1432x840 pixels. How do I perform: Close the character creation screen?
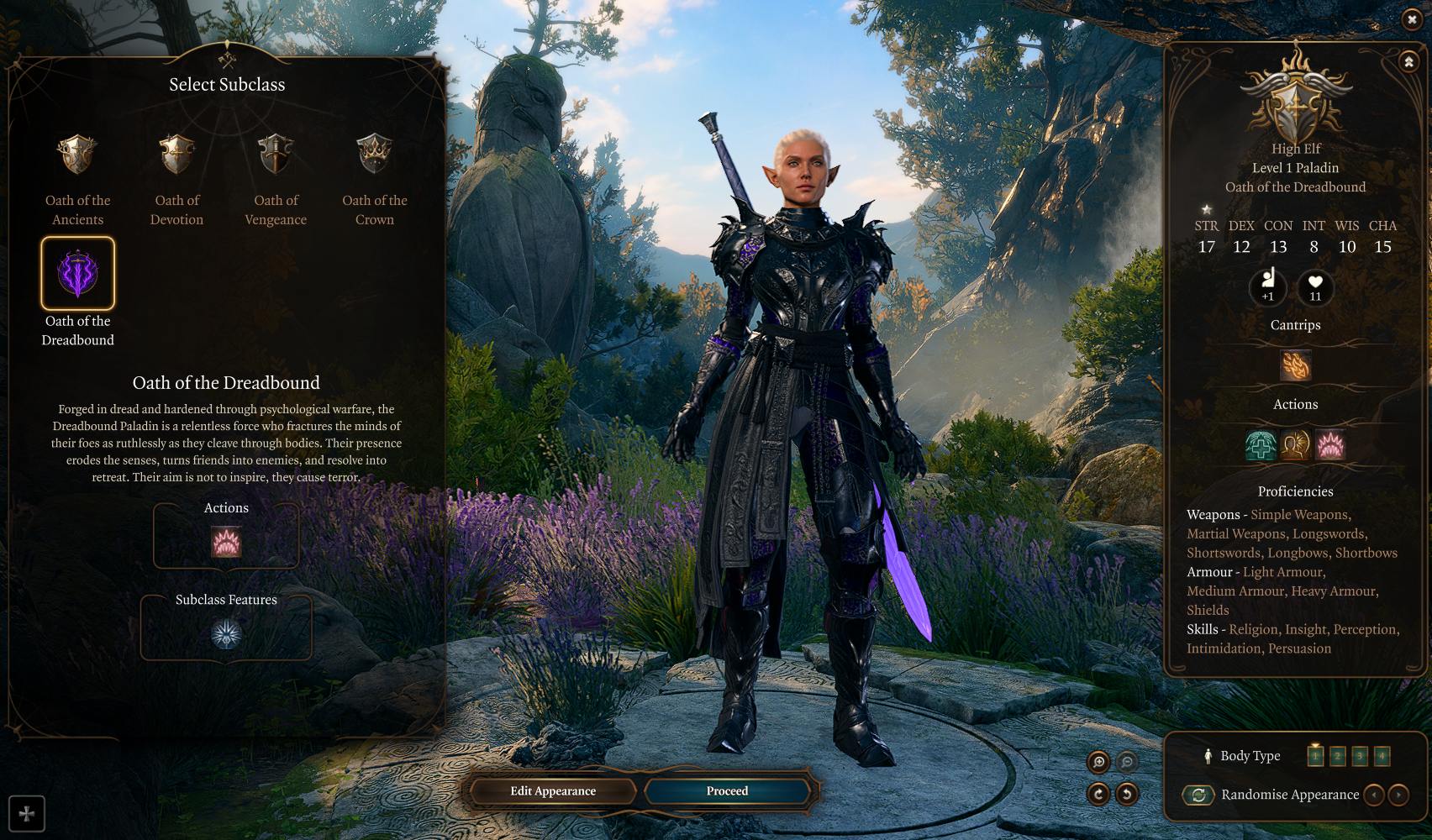pos(1412,19)
